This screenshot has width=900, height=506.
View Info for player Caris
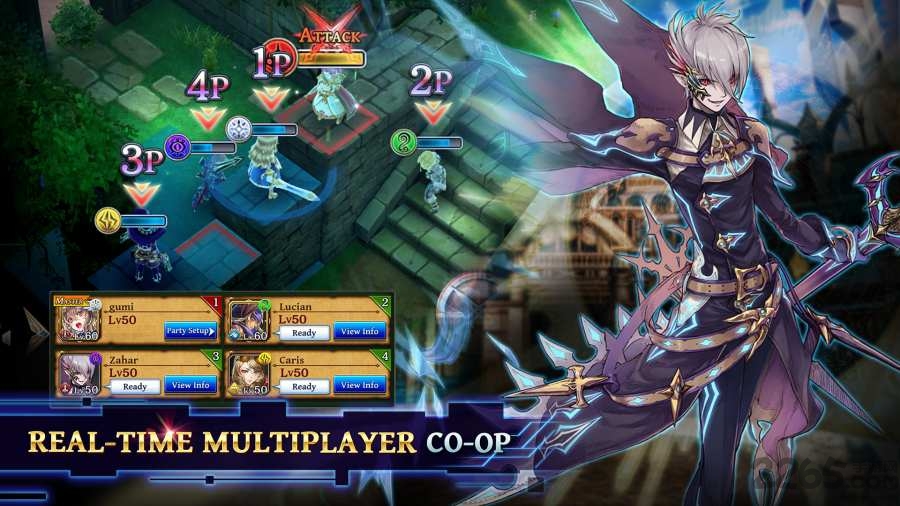point(360,385)
